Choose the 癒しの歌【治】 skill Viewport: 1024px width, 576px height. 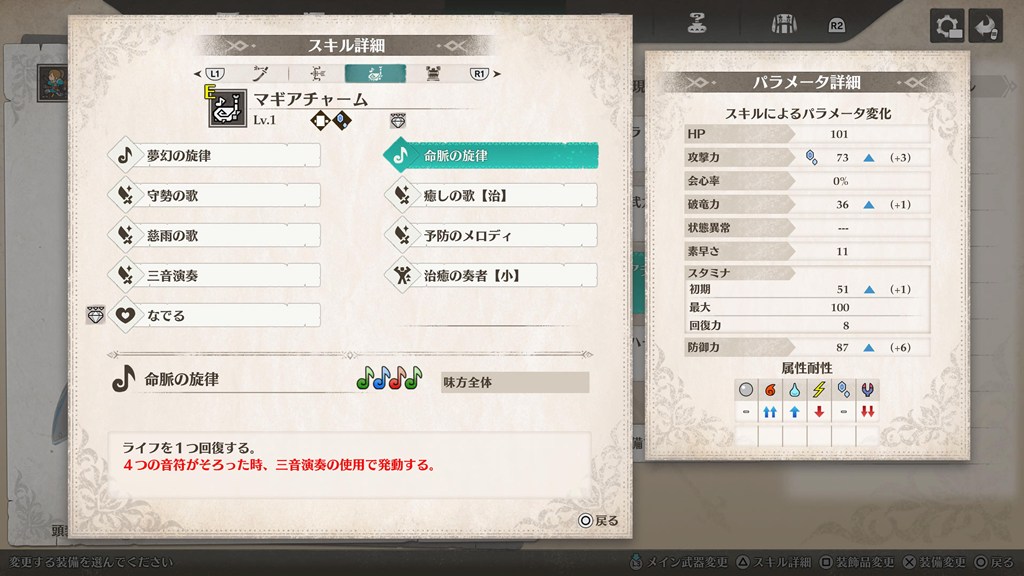490,196
